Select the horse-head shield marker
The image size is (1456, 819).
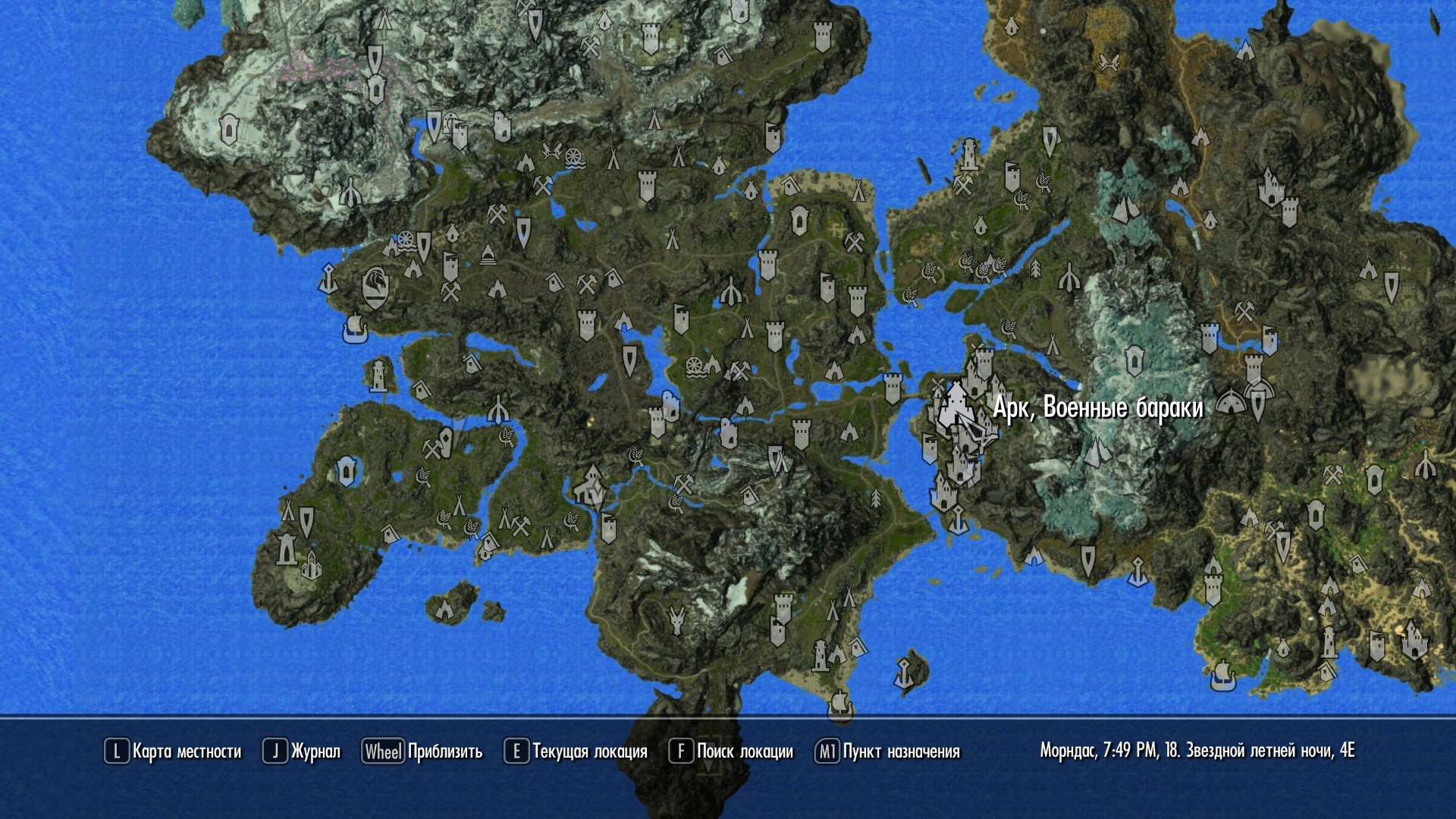pyautogui.click(x=376, y=287)
